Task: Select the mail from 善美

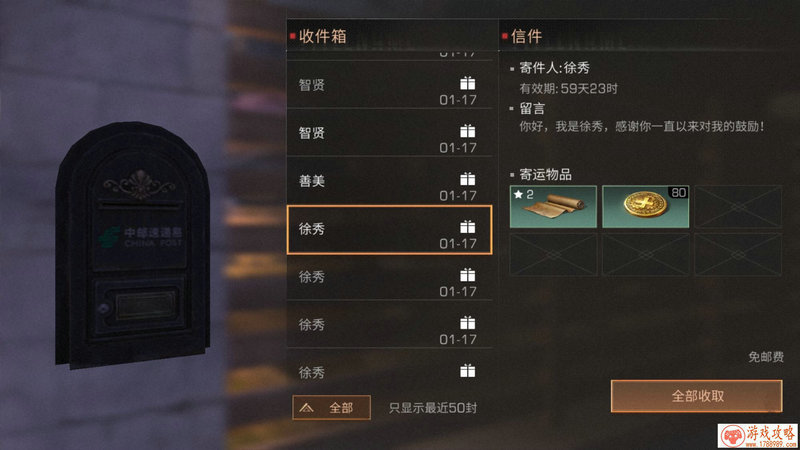Action: 389,181
